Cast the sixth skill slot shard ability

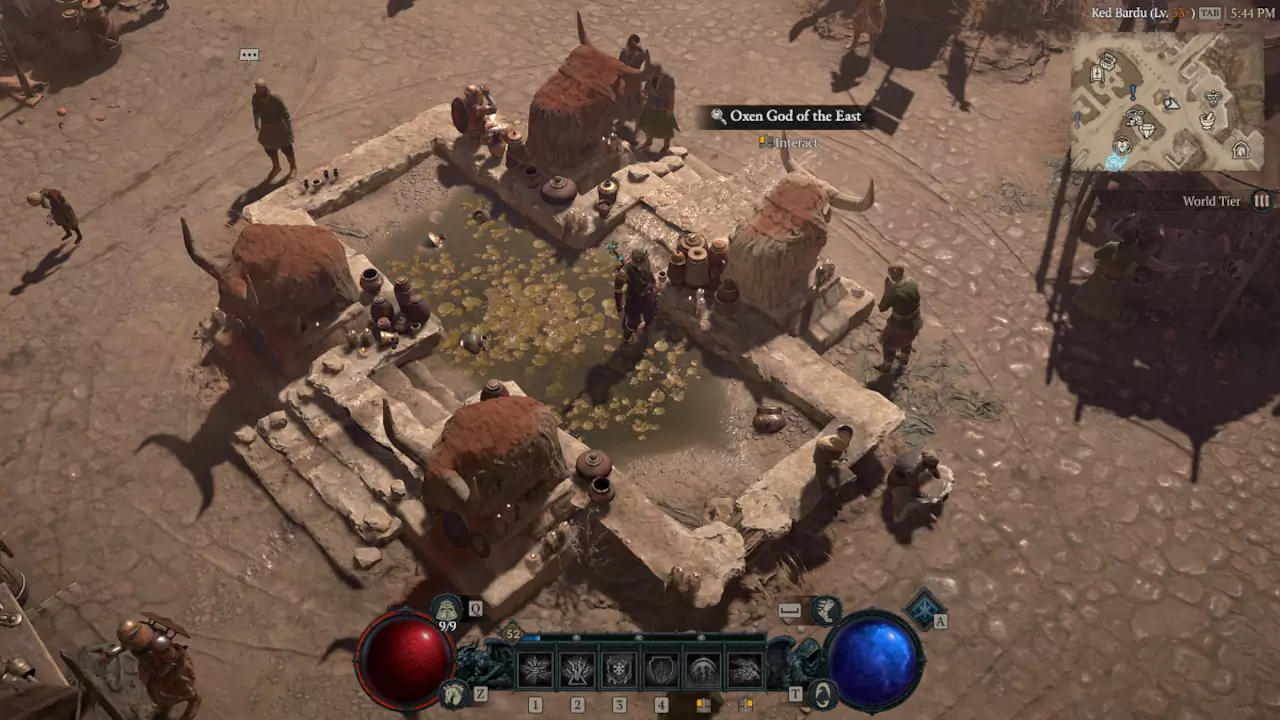click(745, 669)
